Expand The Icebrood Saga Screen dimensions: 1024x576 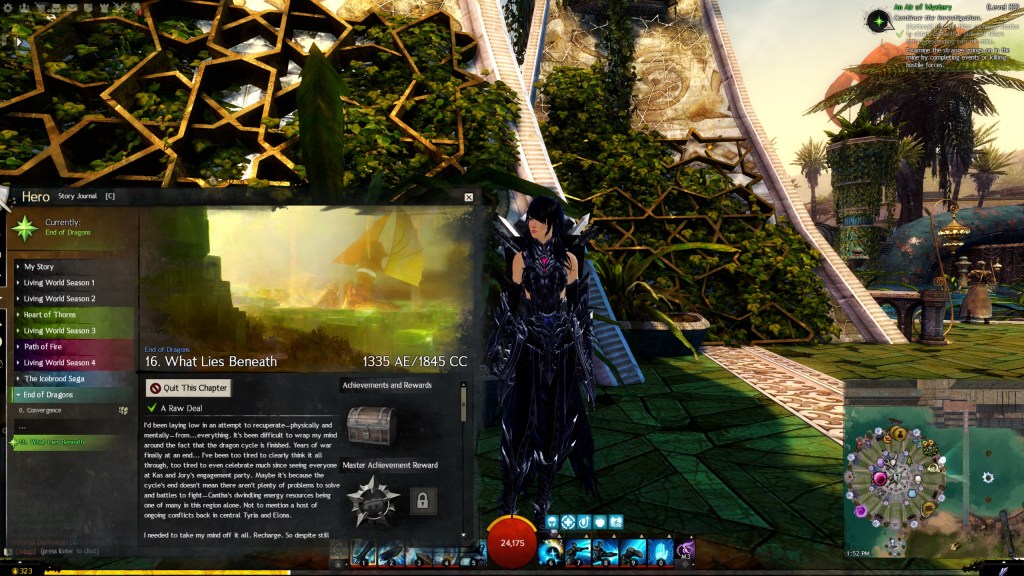(x=57, y=379)
